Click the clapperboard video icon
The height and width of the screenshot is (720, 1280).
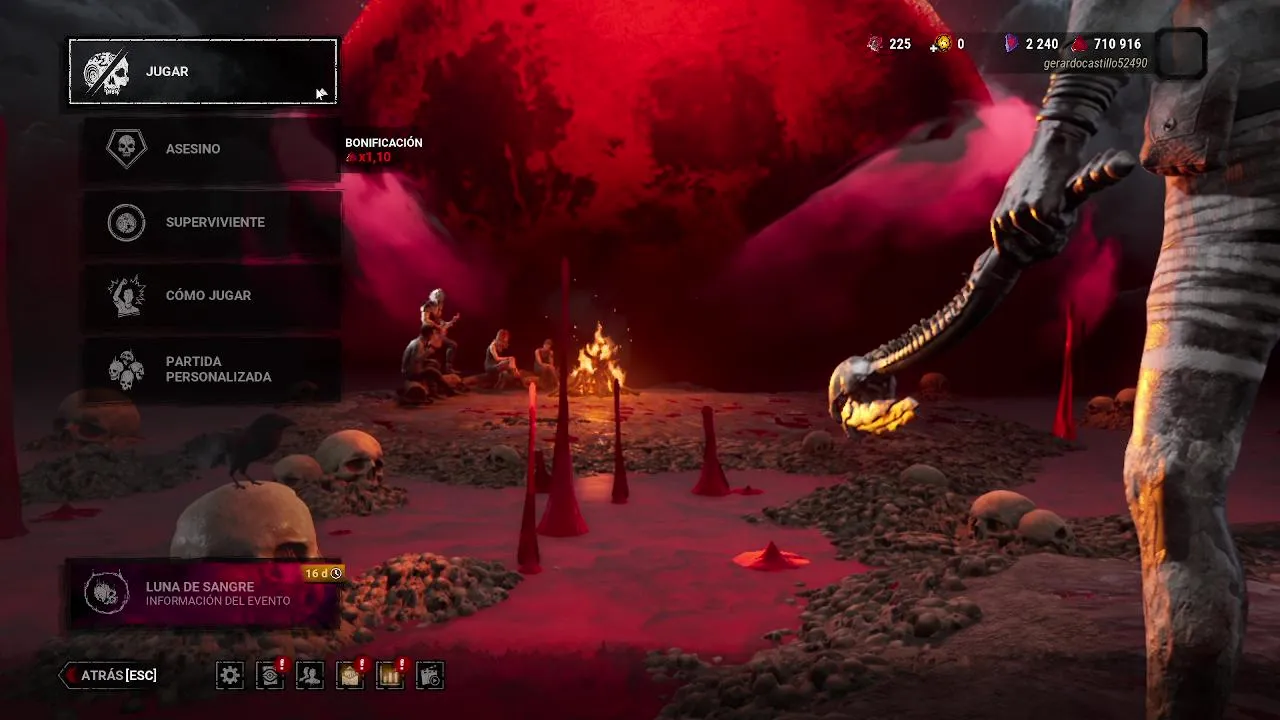tap(430, 676)
